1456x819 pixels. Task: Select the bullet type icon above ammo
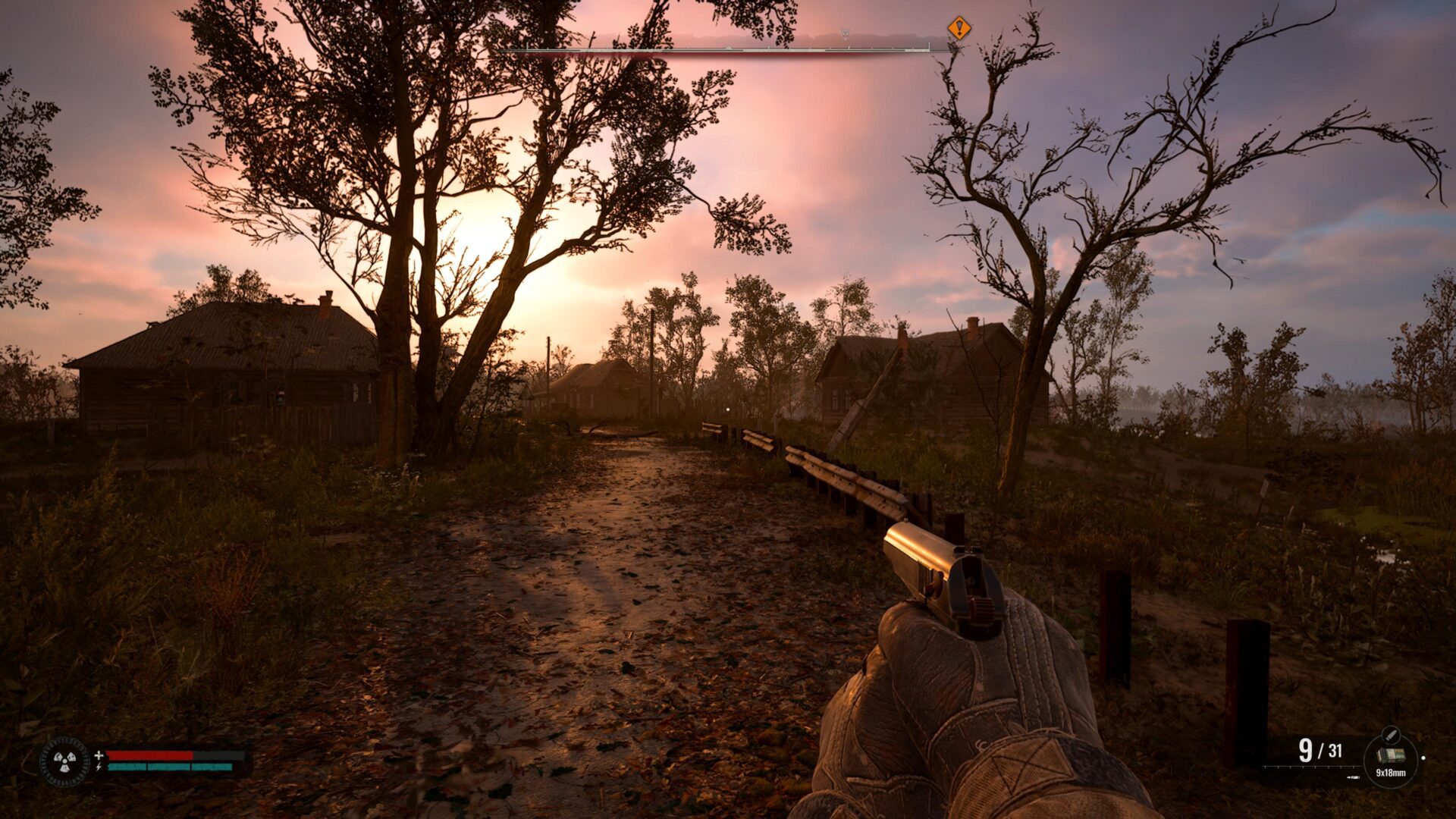1390,734
